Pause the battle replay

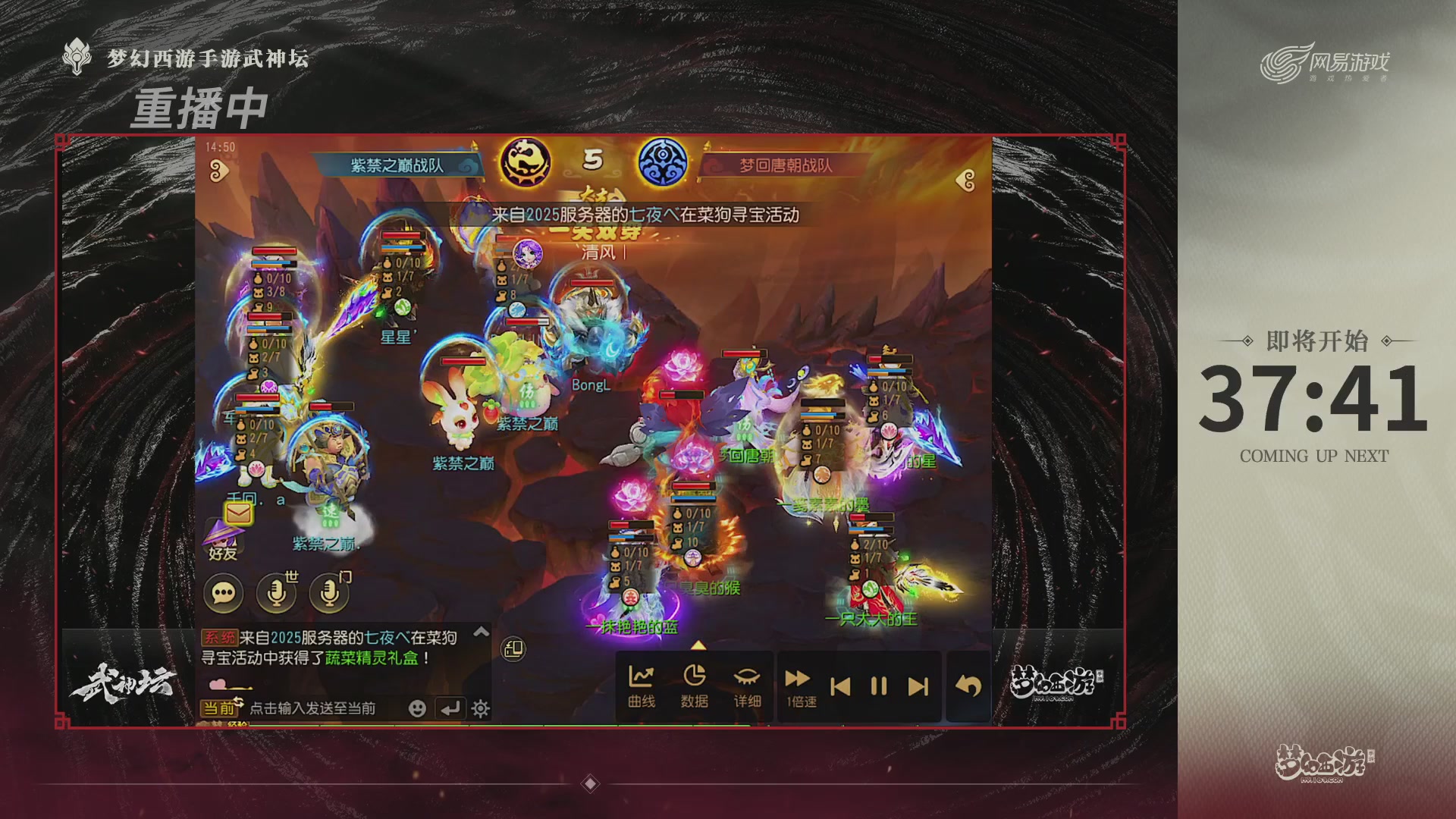click(877, 686)
